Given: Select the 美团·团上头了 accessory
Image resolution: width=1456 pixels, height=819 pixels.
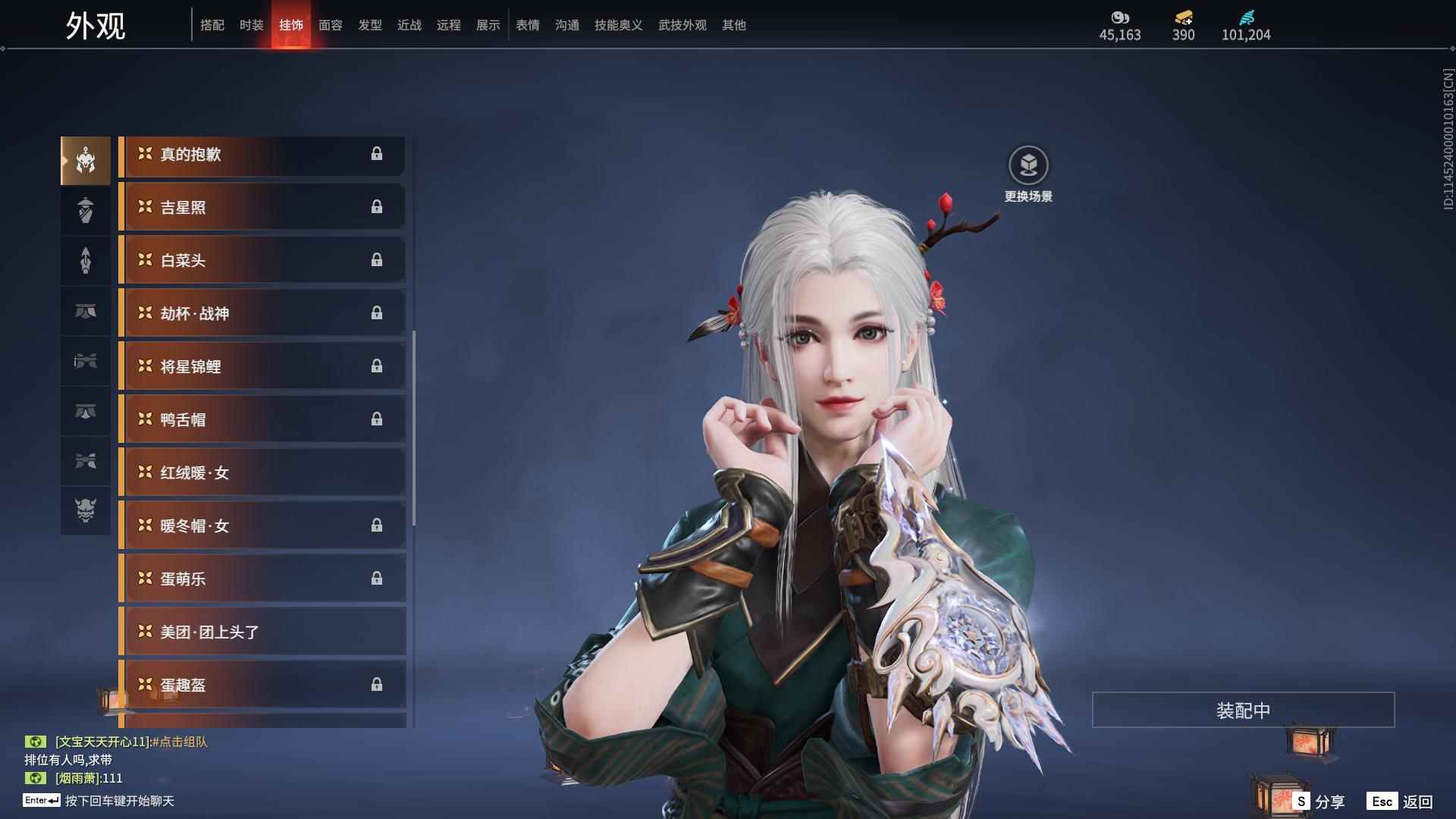Looking at the screenshot, I should [x=262, y=632].
